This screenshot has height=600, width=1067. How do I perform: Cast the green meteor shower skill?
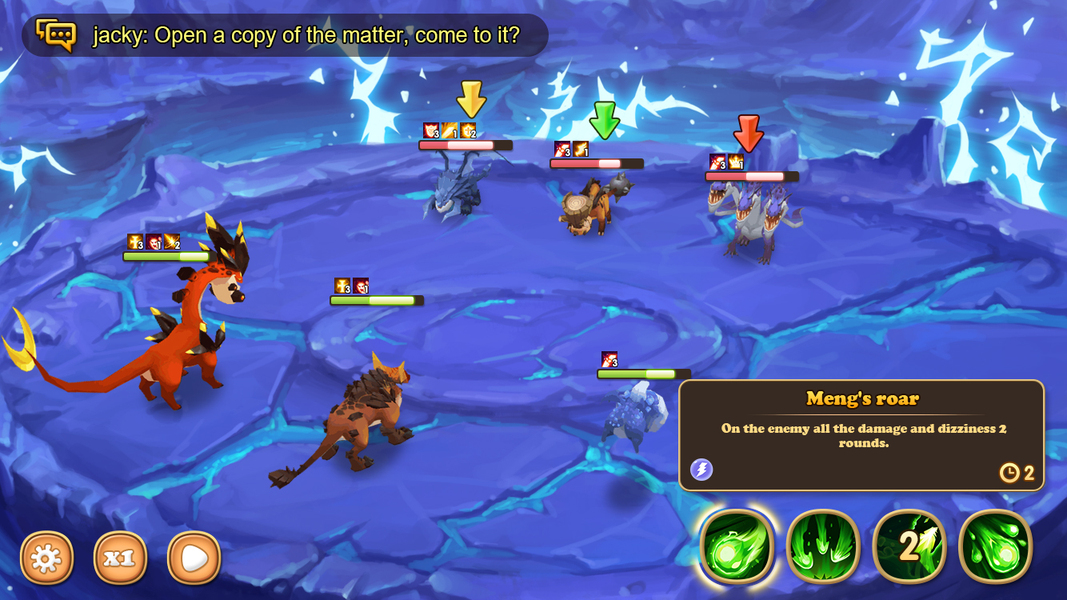coord(995,546)
